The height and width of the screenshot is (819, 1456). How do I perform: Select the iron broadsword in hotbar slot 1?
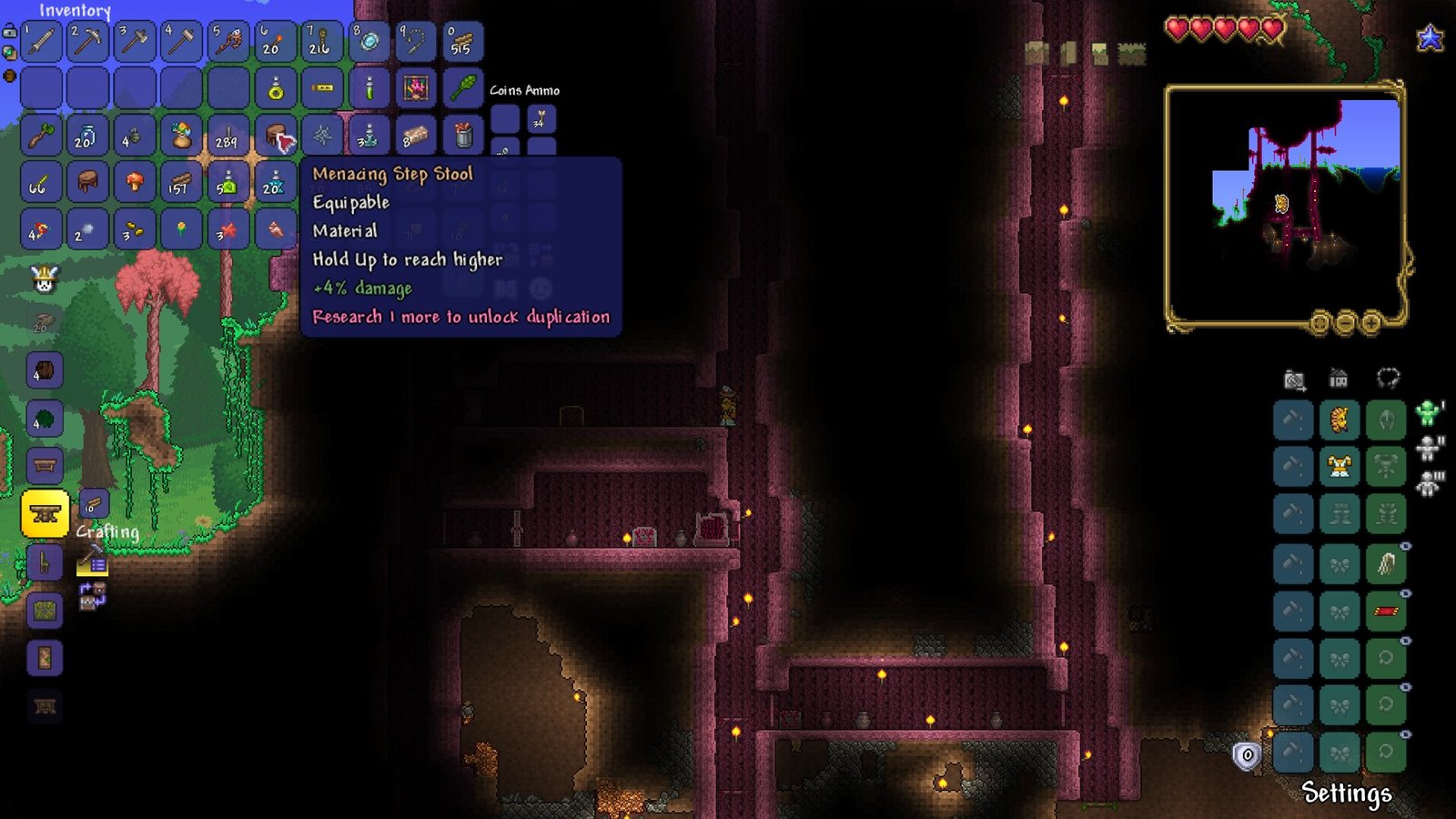pyautogui.click(x=43, y=41)
